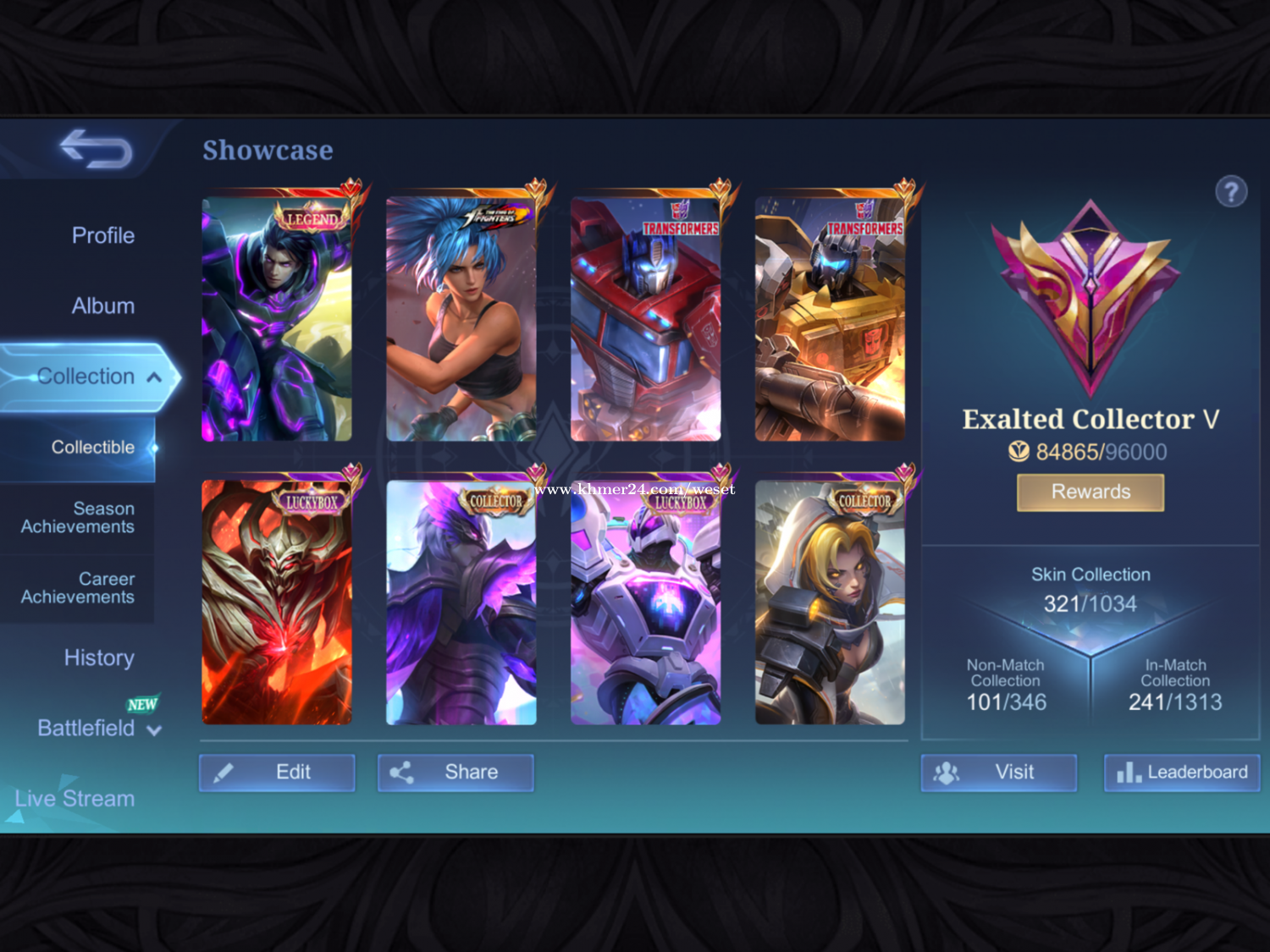Select the Collectible sub-tab
This screenshot has width=1270, height=952.
coord(92,447)
